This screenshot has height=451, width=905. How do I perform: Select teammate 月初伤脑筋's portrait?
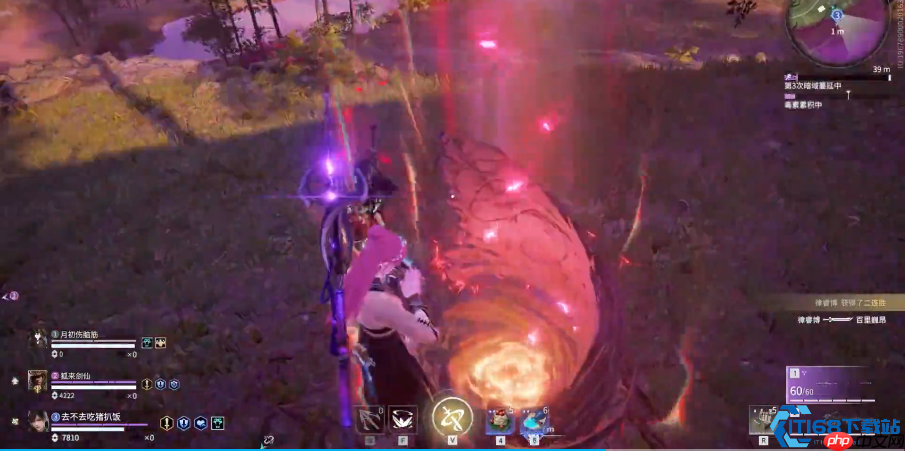pyautogui.click(x=38, y=340)
